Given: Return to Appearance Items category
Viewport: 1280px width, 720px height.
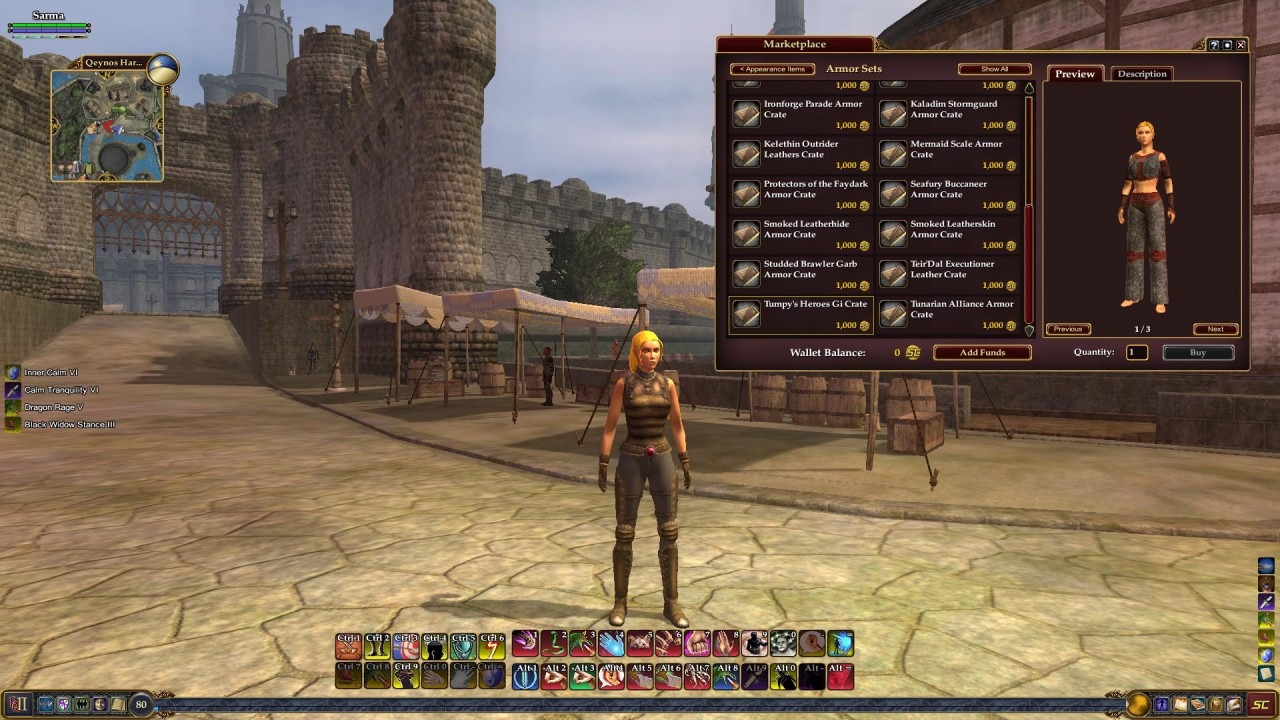Looking at the screenshot, I should [772, 69].
